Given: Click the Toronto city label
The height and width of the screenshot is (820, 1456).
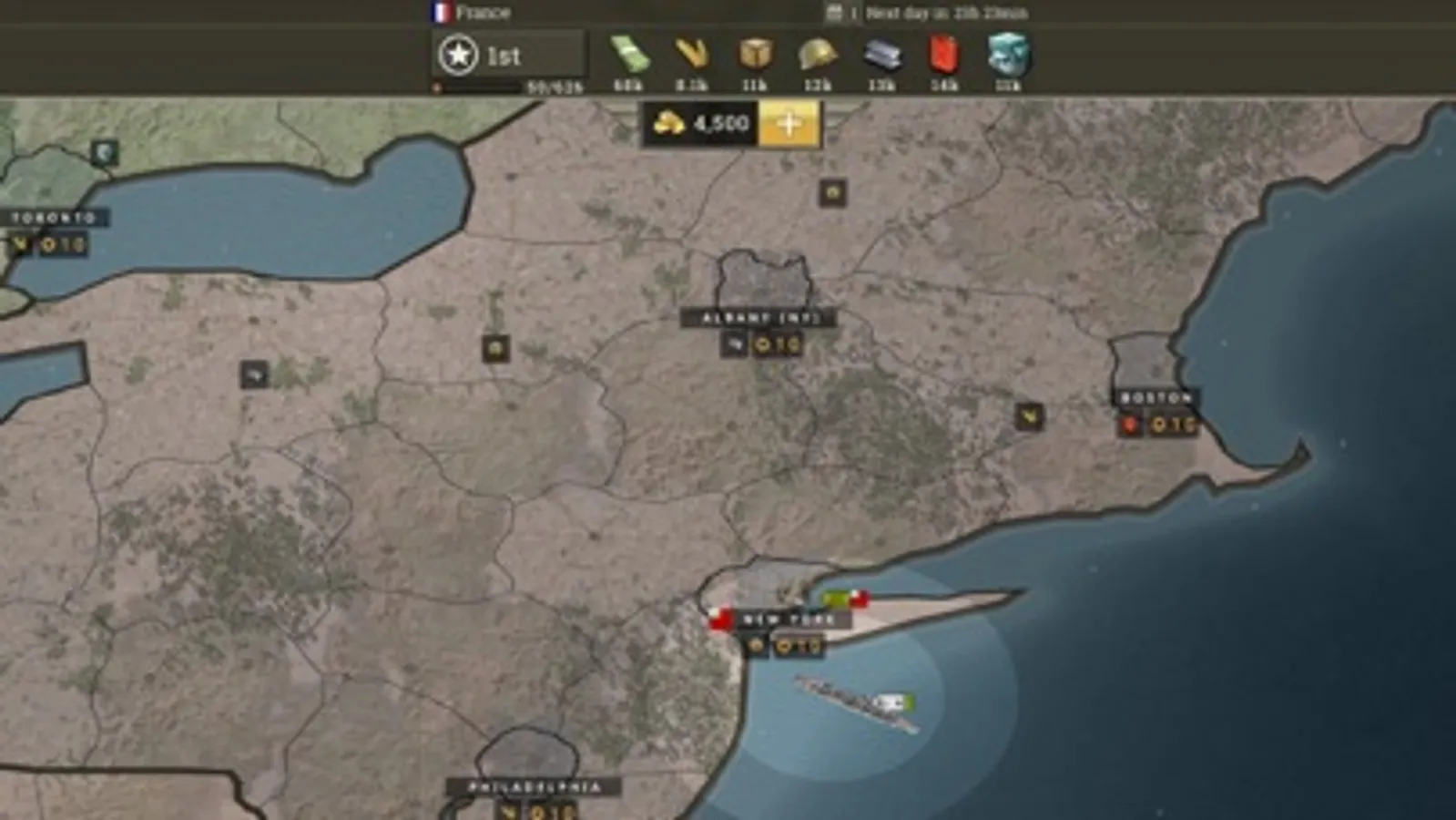Looking at the screenshot, I should (52, 217).
